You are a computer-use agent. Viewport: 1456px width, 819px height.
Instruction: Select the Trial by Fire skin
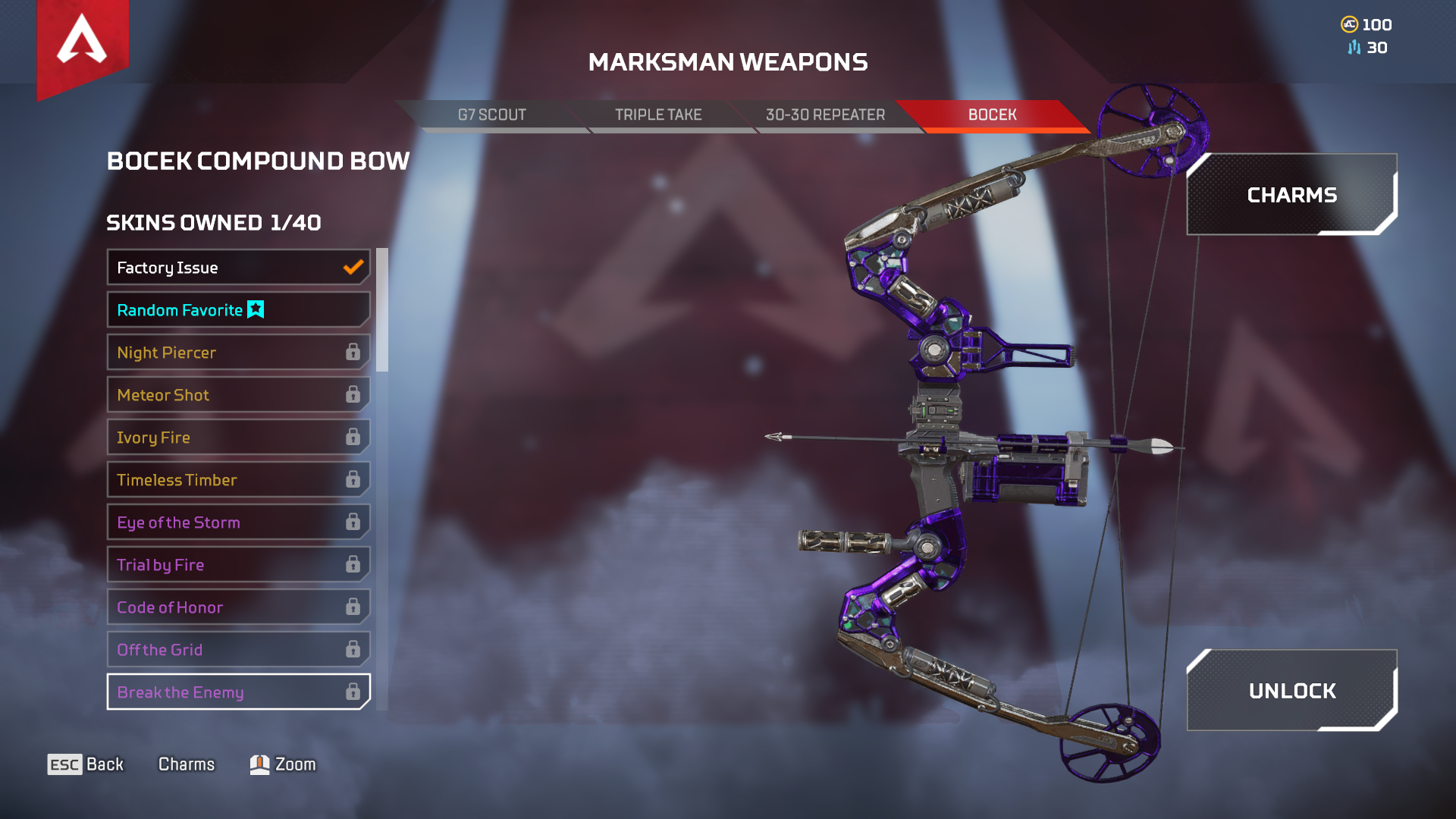pyautogui.click(x=227, y=564)
